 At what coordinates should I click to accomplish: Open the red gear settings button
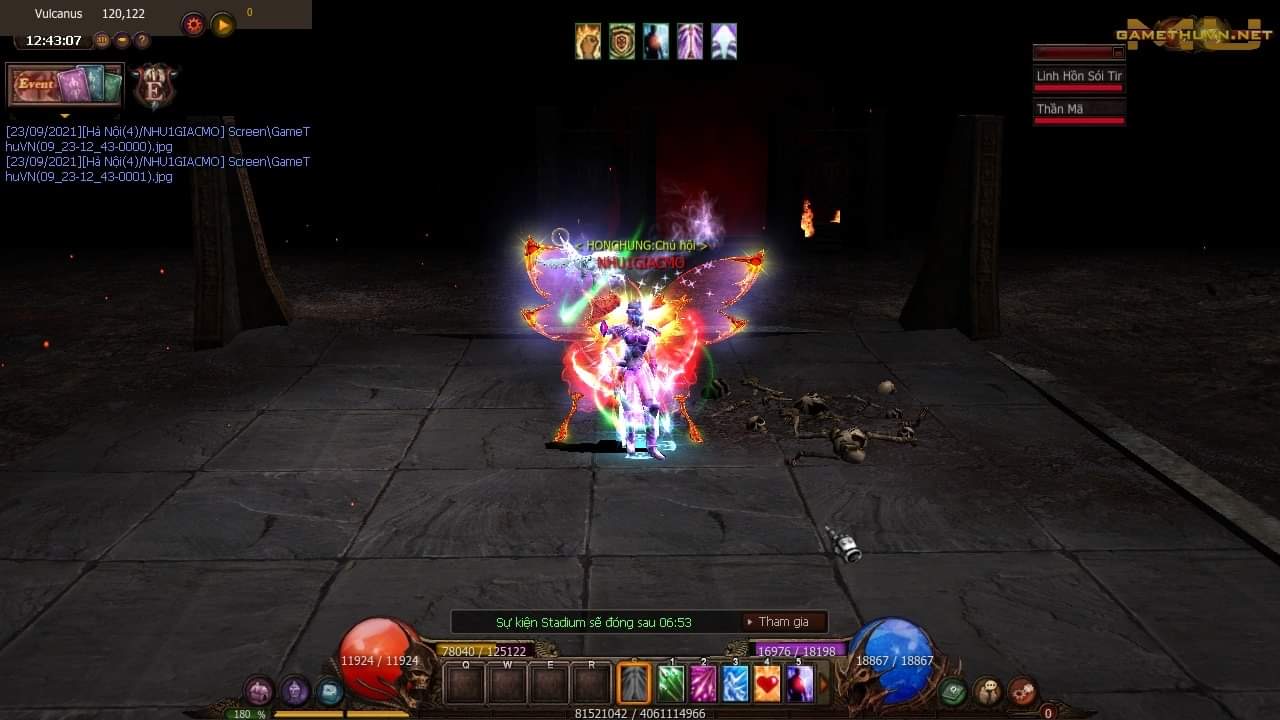pyautogui.click(x=193, y=25)
